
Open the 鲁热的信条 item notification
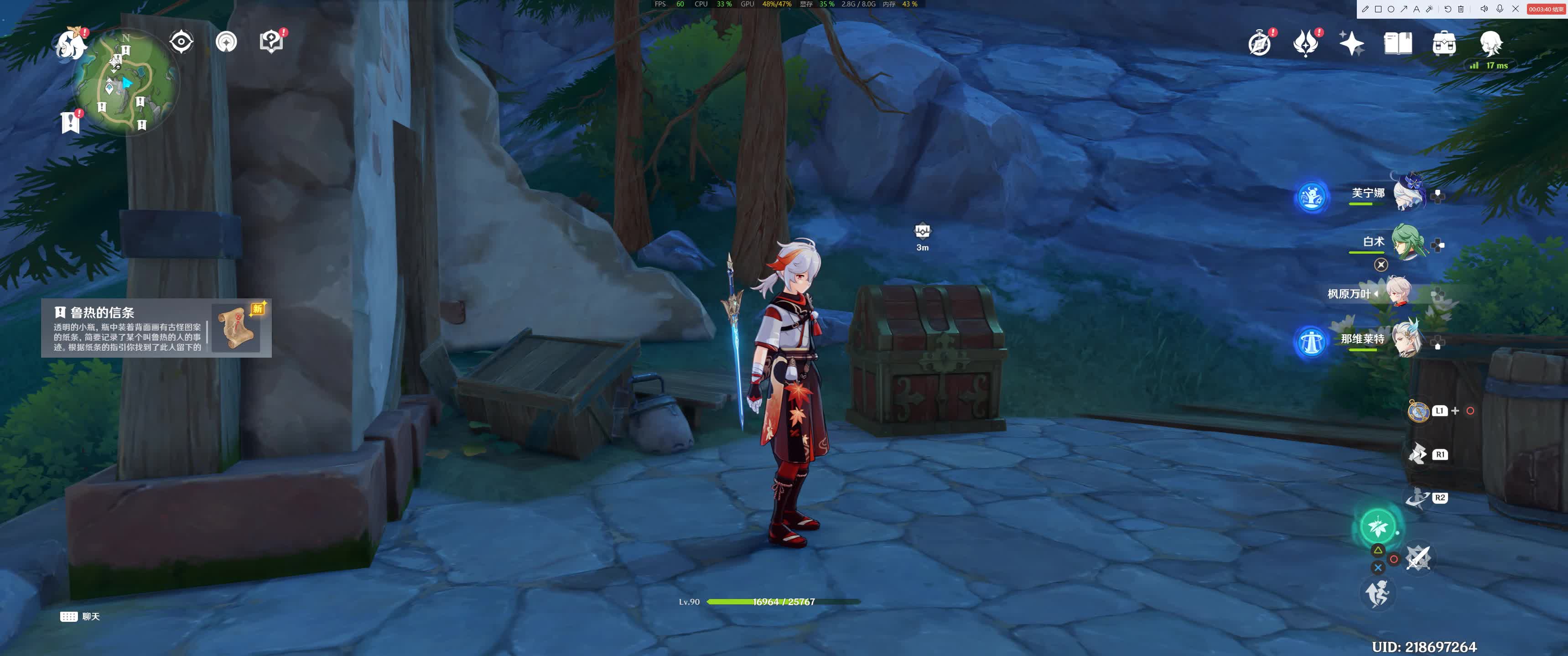point(156,328)
